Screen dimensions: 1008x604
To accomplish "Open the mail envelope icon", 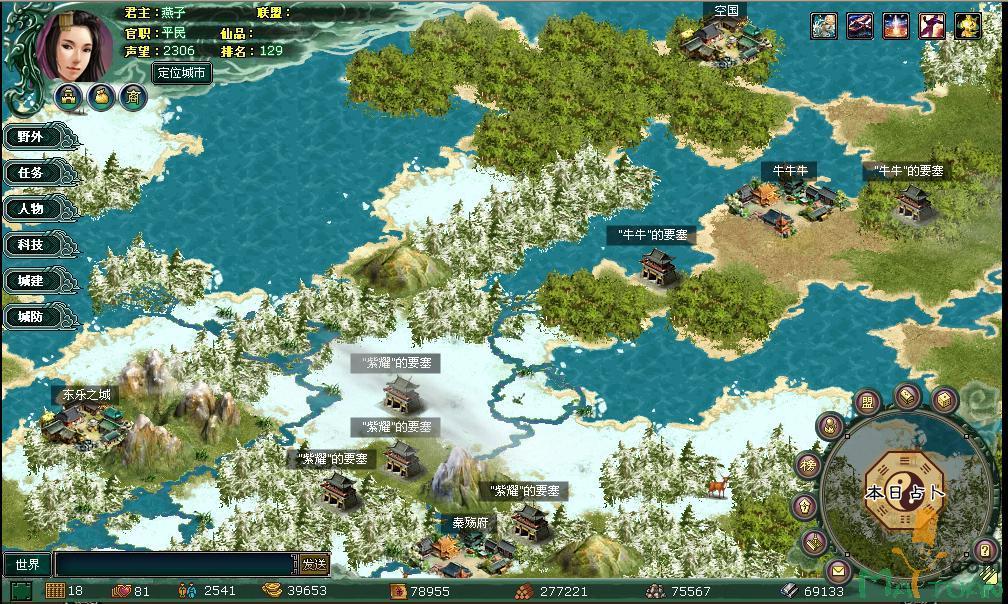I will (x=839, y=572).
